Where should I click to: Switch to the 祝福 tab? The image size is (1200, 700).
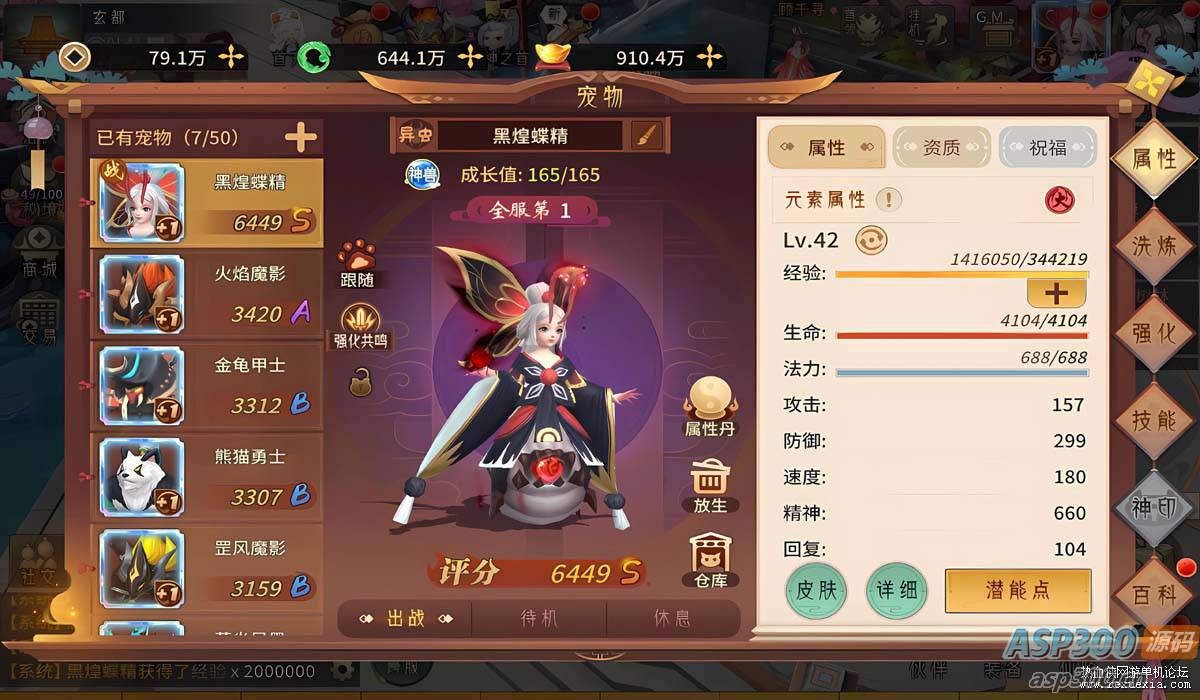(x=1047, y=148)
